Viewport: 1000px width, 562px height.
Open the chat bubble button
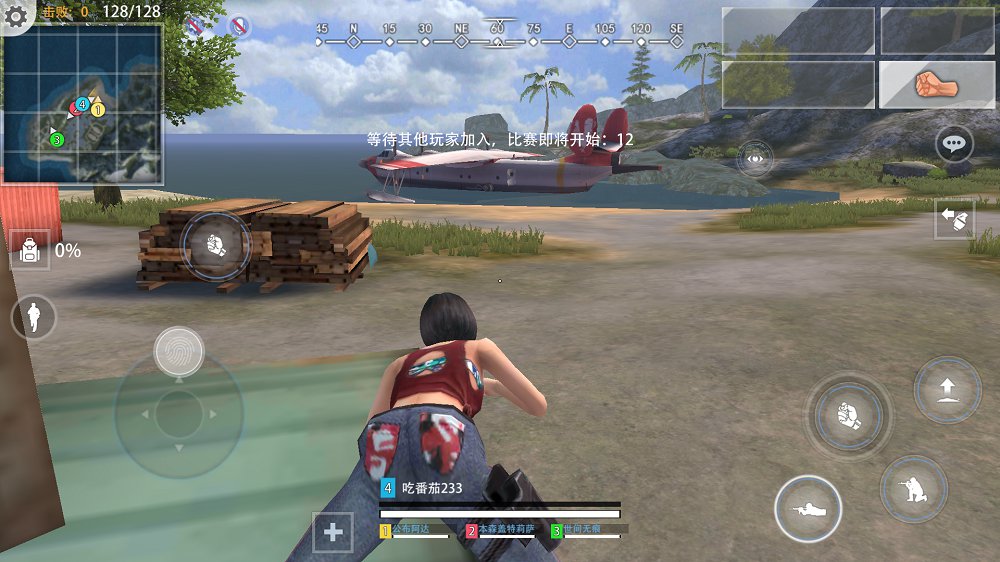(x=954, y=144)
